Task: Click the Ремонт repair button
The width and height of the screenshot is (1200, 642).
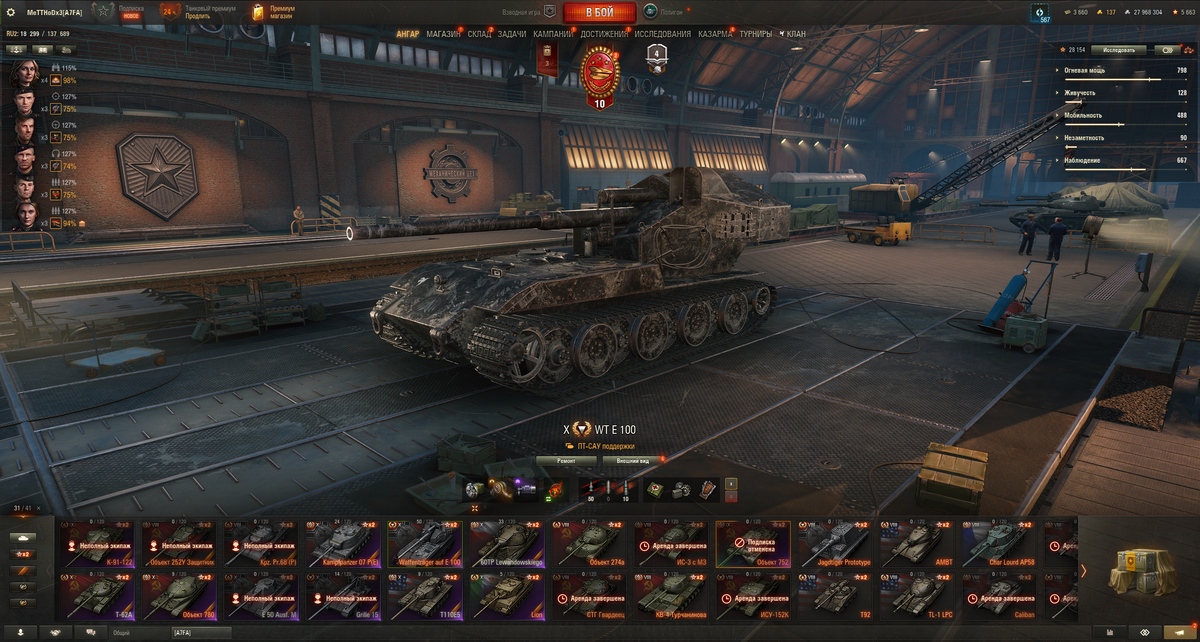Action: tap(567, 461)
